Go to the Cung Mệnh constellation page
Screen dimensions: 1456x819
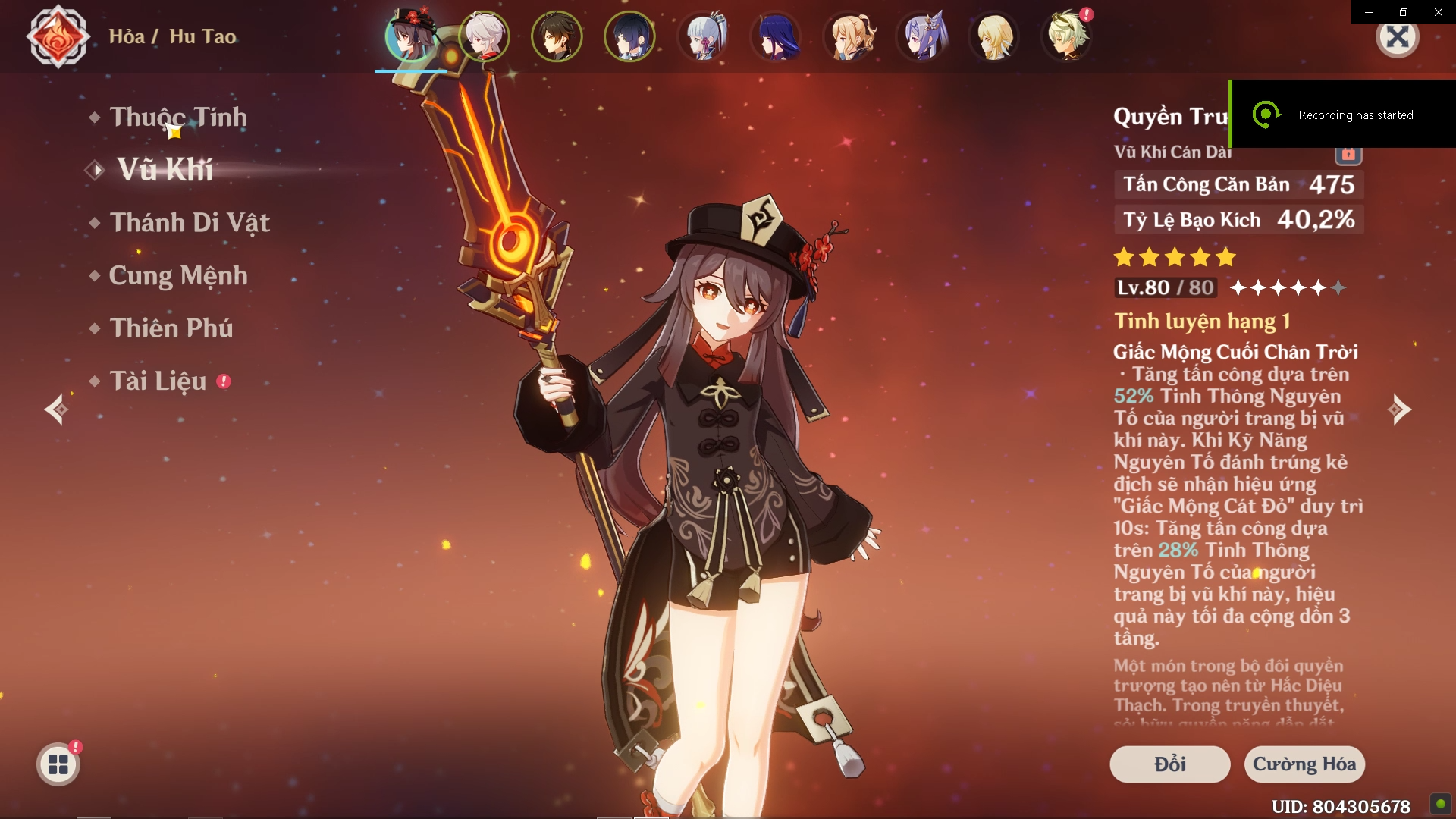pyautogui.click(x=178, y=275)
